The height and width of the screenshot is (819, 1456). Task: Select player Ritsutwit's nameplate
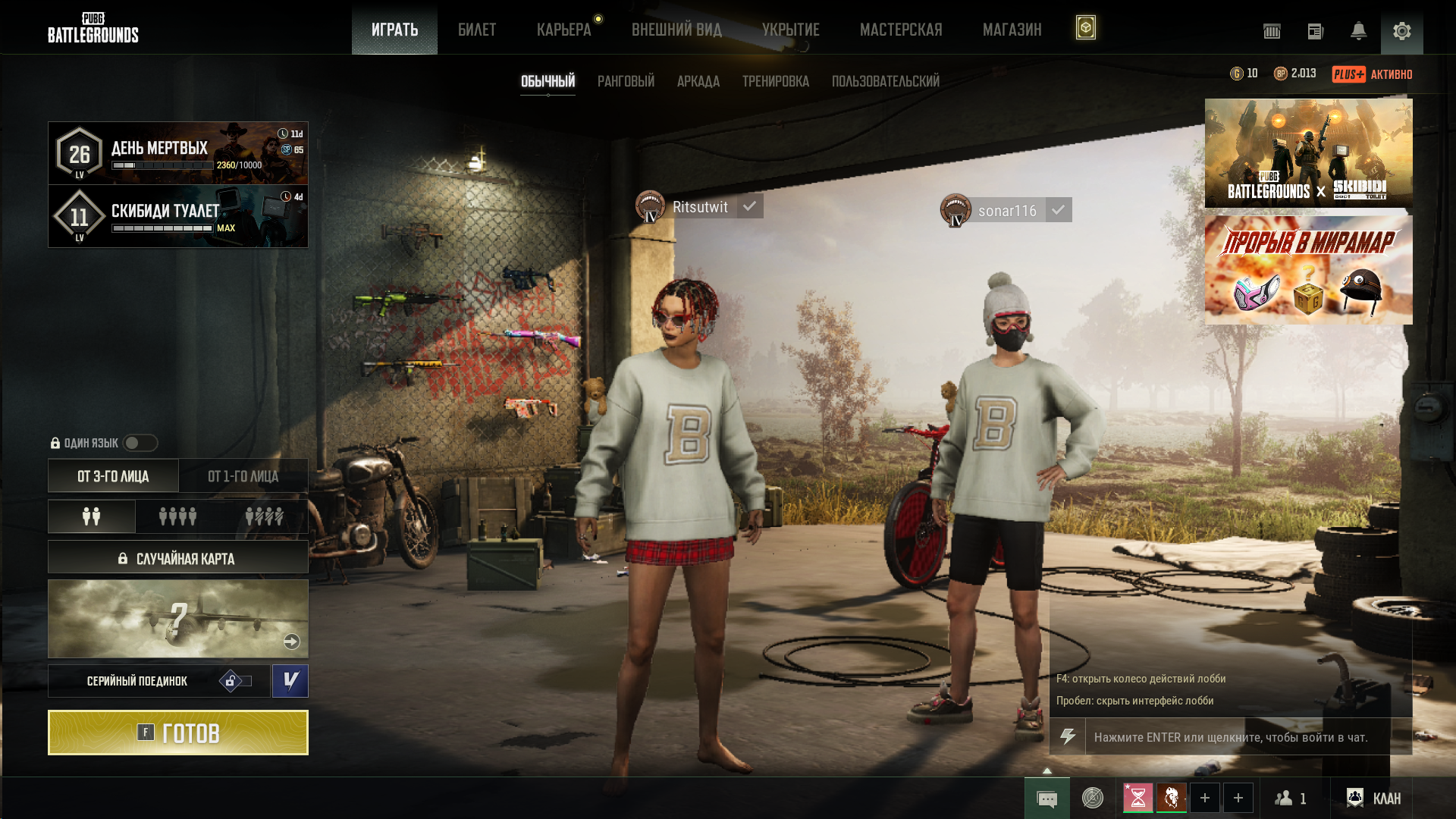[699, 207]
